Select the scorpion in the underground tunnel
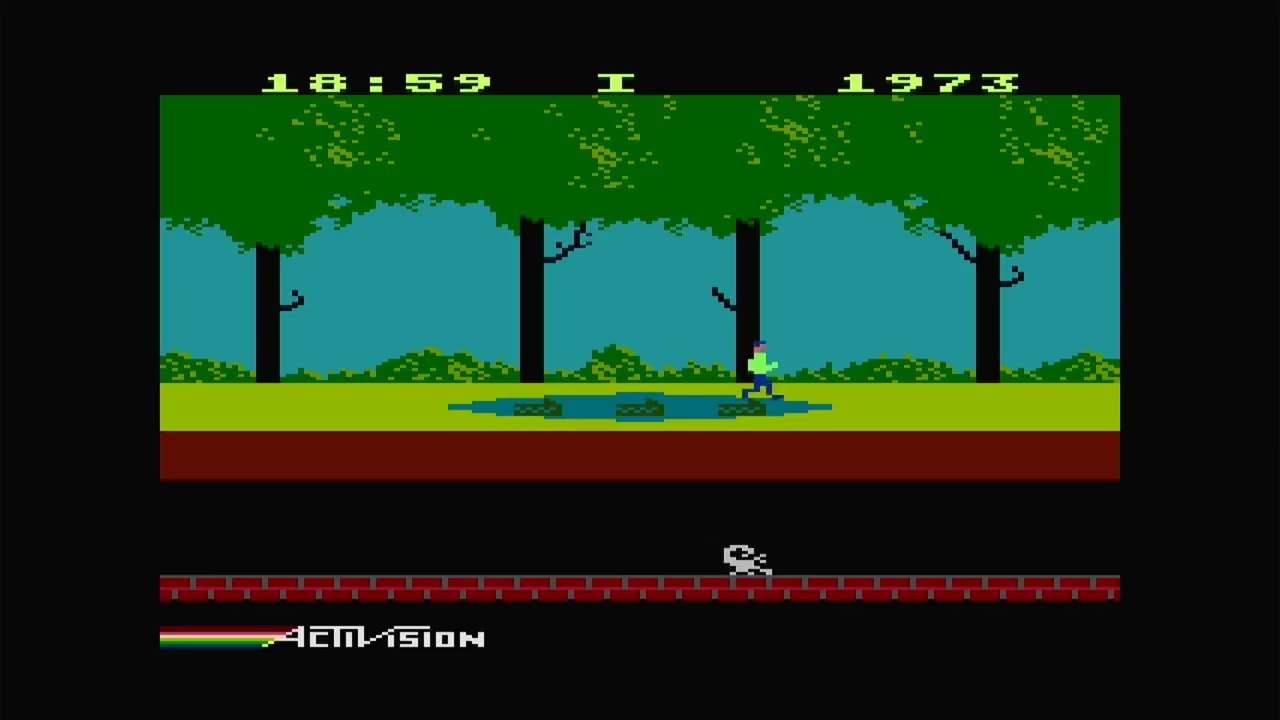The width and height of the screenshot is (1280, 720). tap(745, 560)
